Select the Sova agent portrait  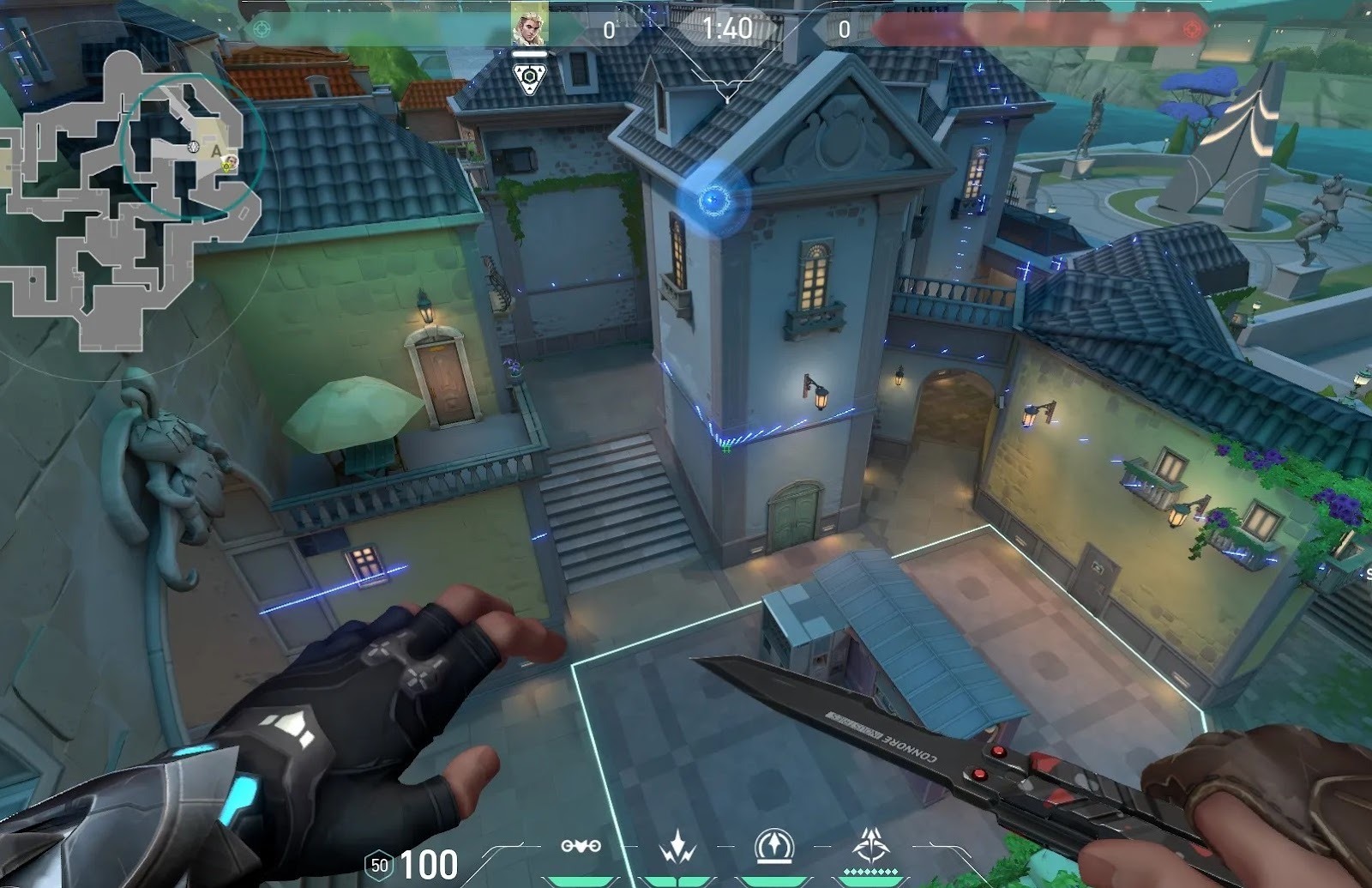(x=529, y=25)
